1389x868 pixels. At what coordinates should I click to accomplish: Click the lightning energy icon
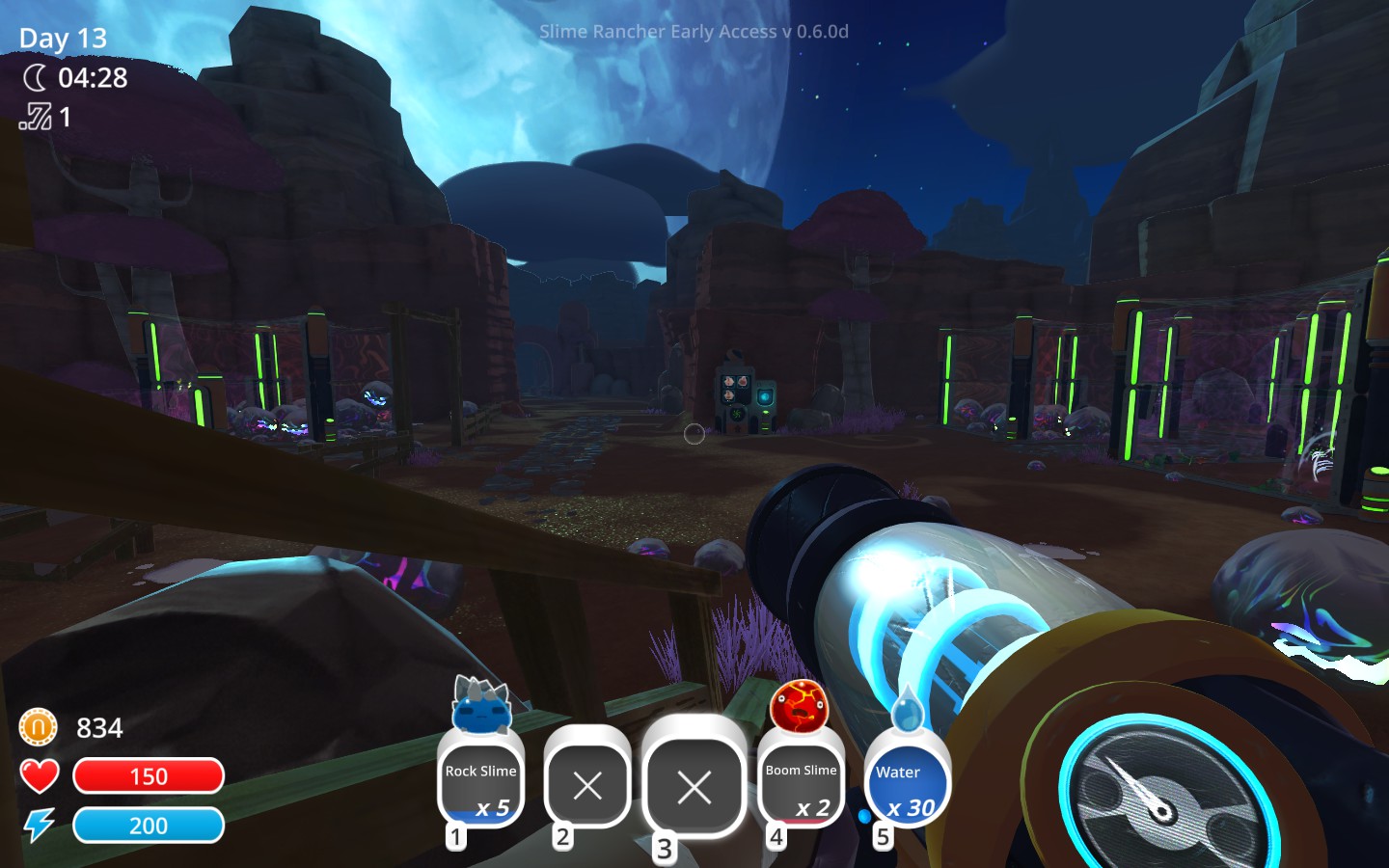pos(39,825)
